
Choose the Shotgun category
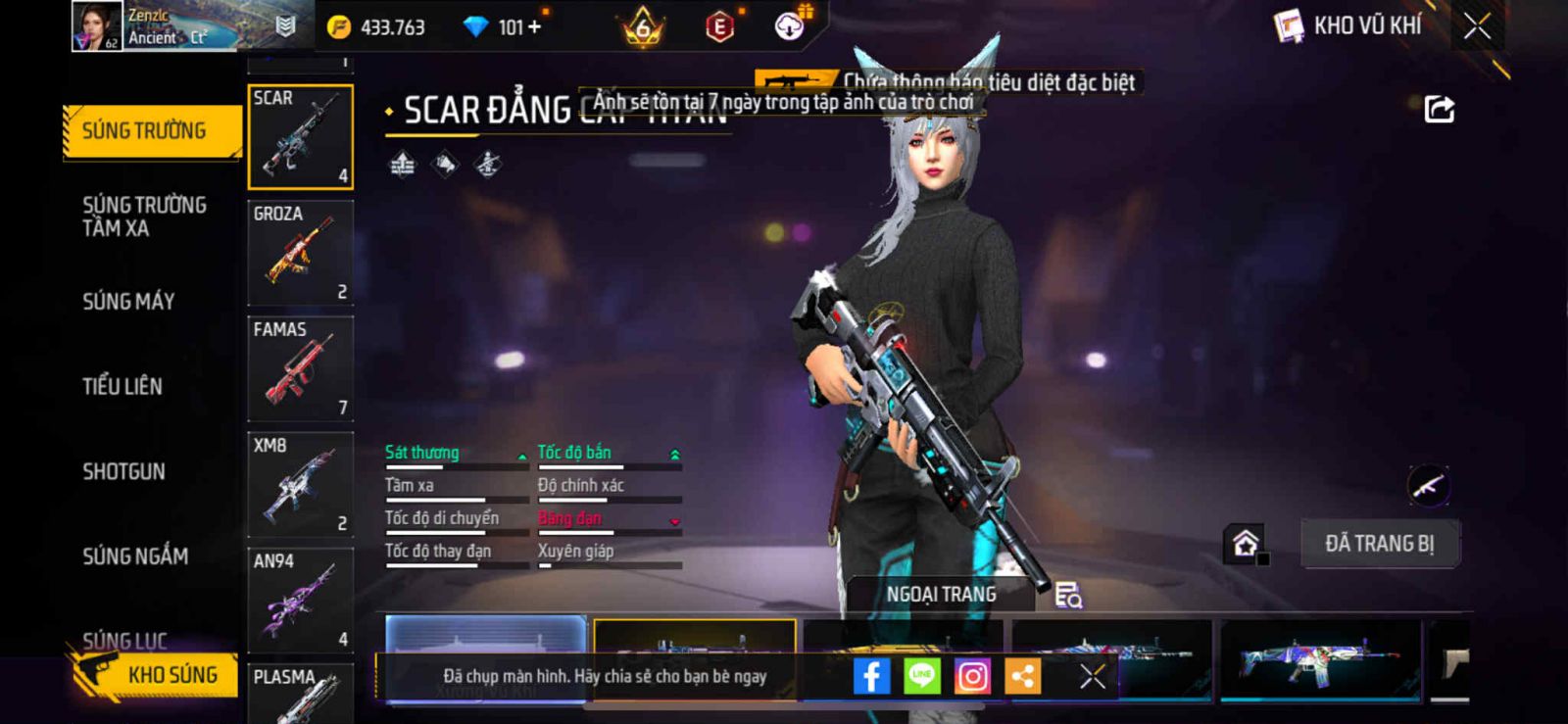pos(123,471)
